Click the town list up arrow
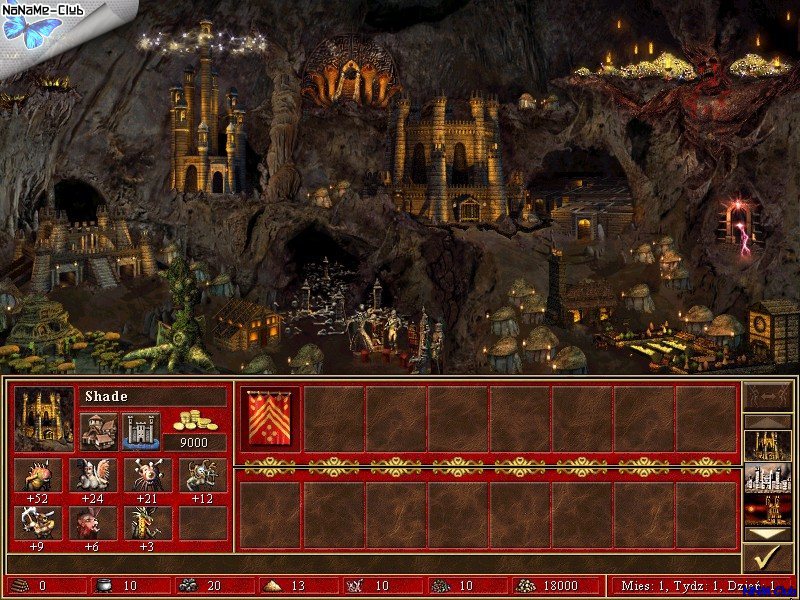The height and width of the screenshot is (600, 800). 768,421
